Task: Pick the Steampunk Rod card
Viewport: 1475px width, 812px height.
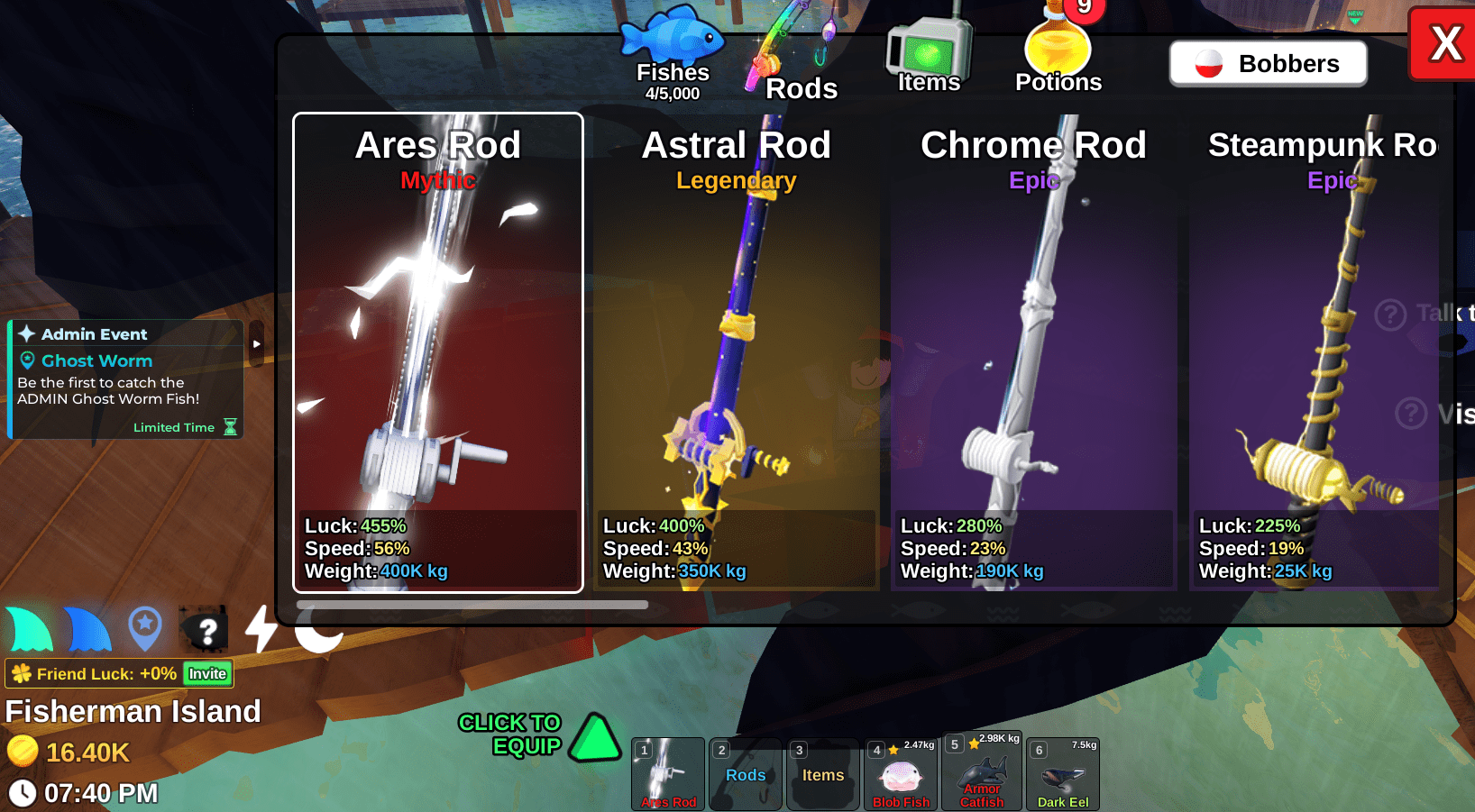Action: pyautogui.click(x=1315, y=352)
